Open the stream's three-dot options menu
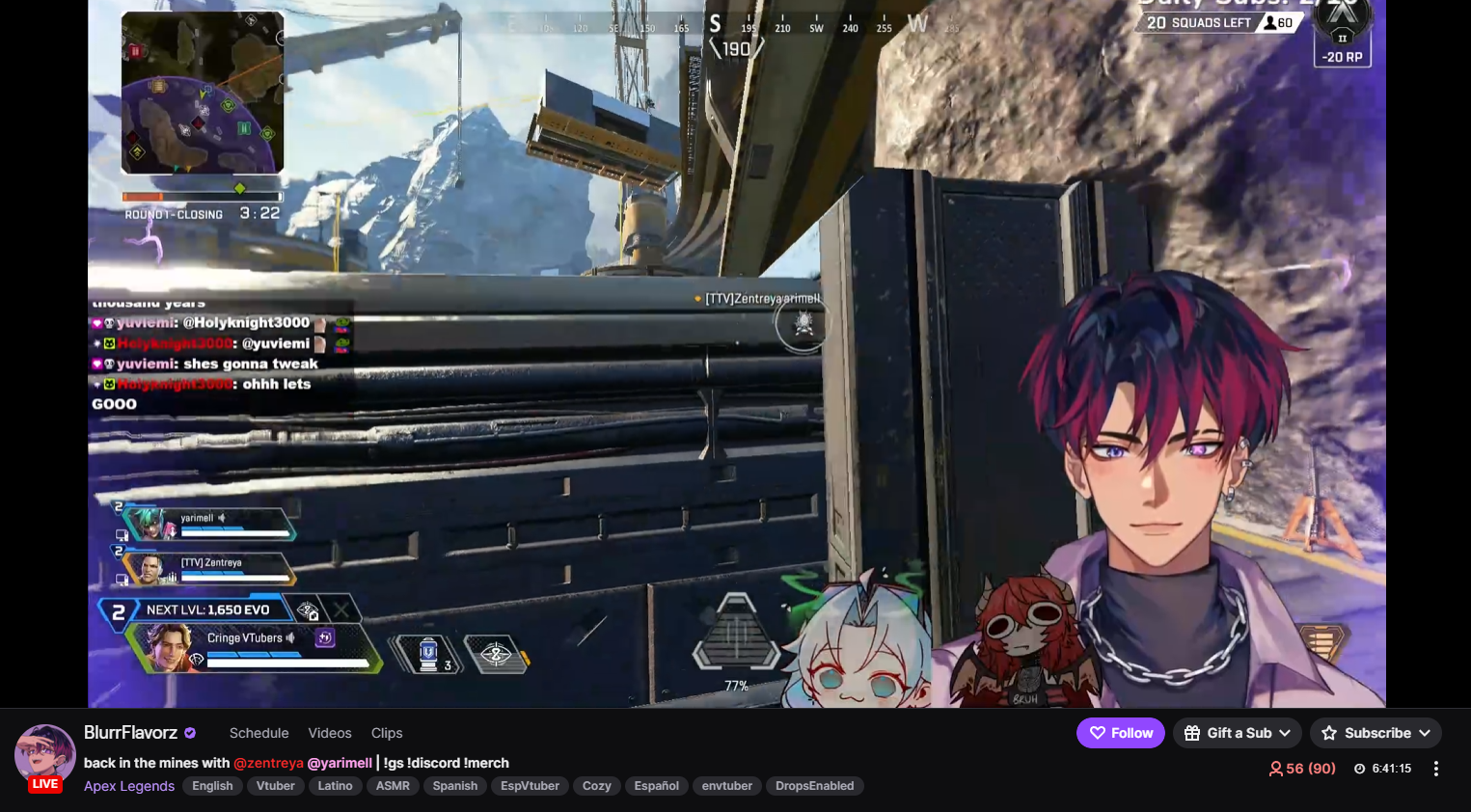This screenshot has height=812, width=1471. pos(1435,769)
